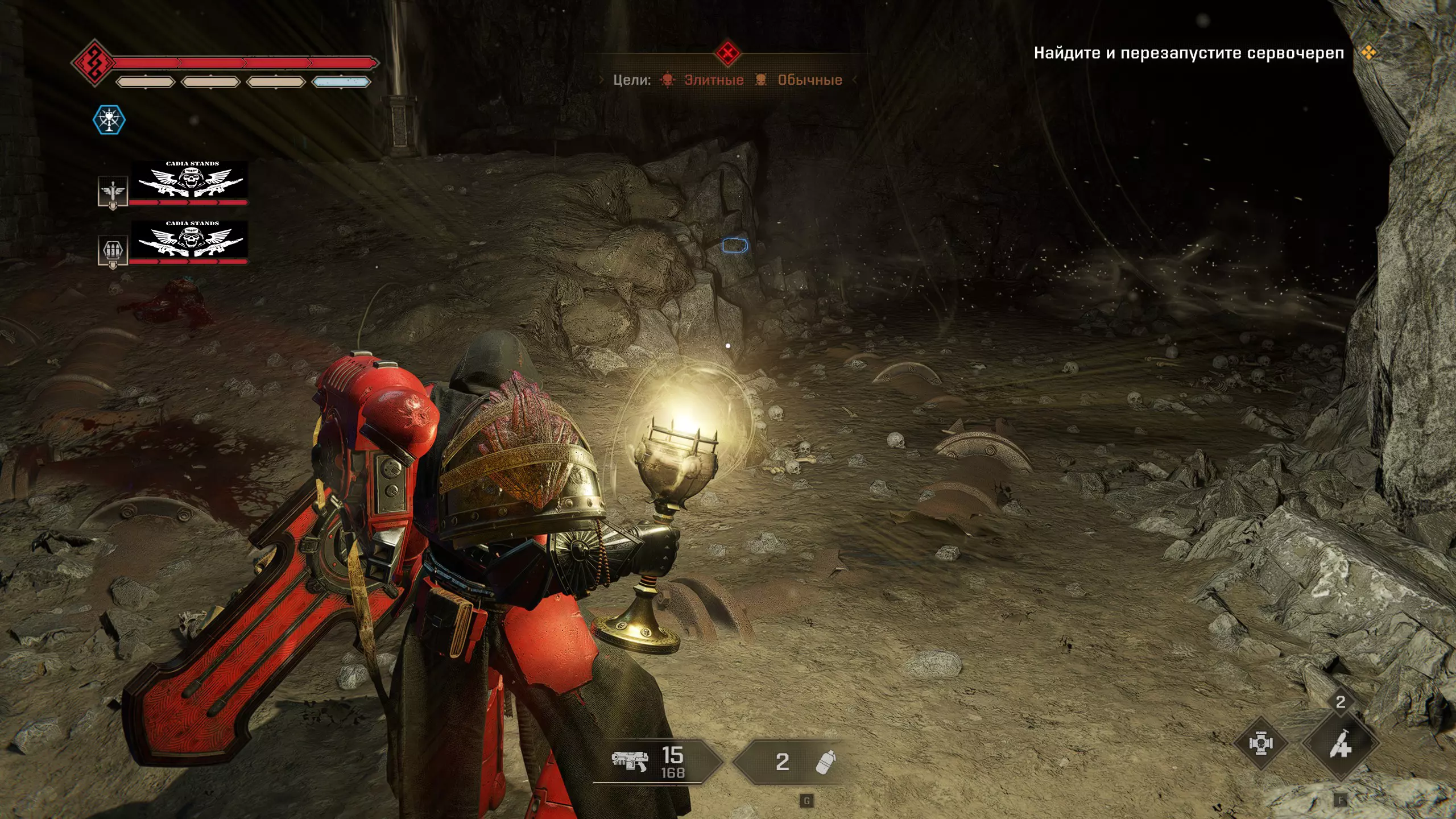This screenshot has width=1456, height=819.
Task: Click the first teammate's winged sword class icon
Action: [x=113, y=192]
